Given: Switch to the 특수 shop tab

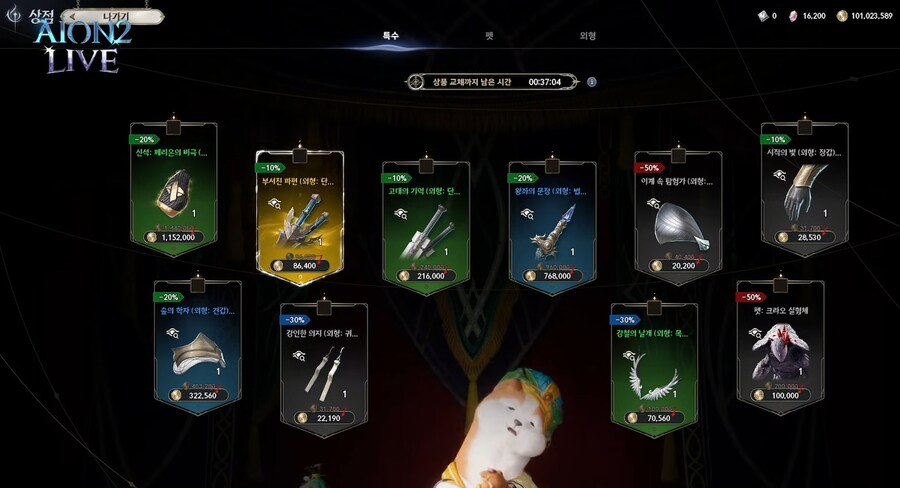Looking at the screenshot, I should pos(391,36).
